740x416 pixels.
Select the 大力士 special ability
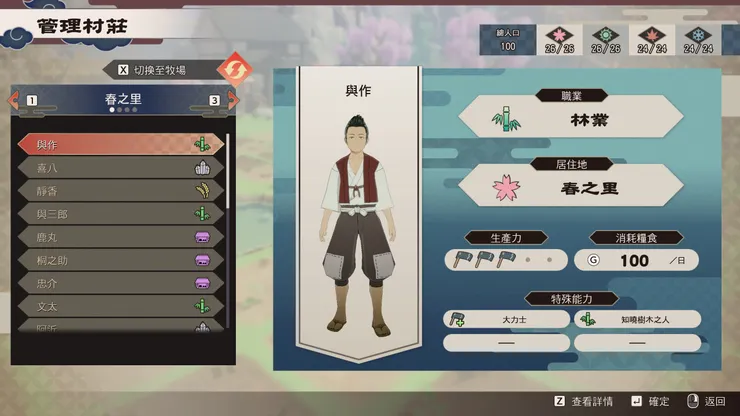tap(506, 319)
